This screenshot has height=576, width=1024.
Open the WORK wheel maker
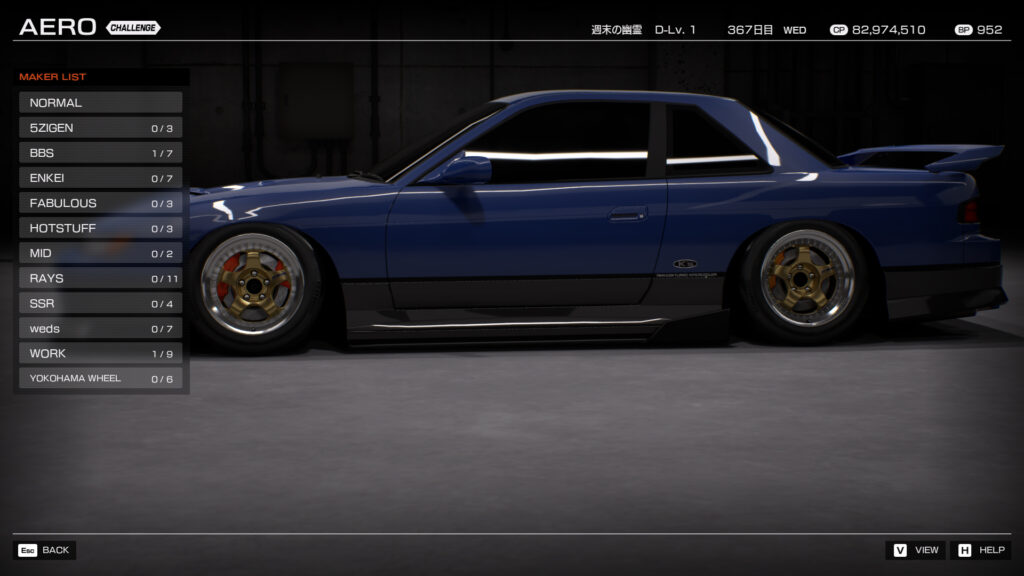tap(100, 353)
